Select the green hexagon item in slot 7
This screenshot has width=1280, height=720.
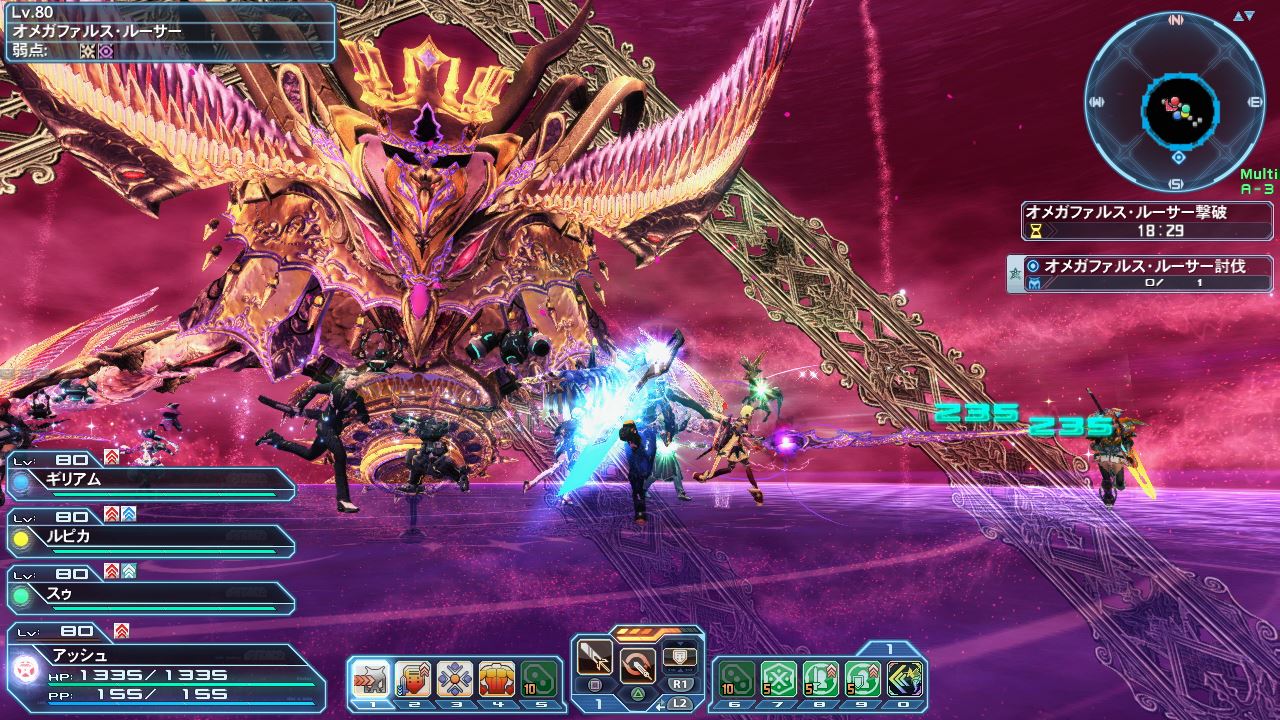point(779,679)
